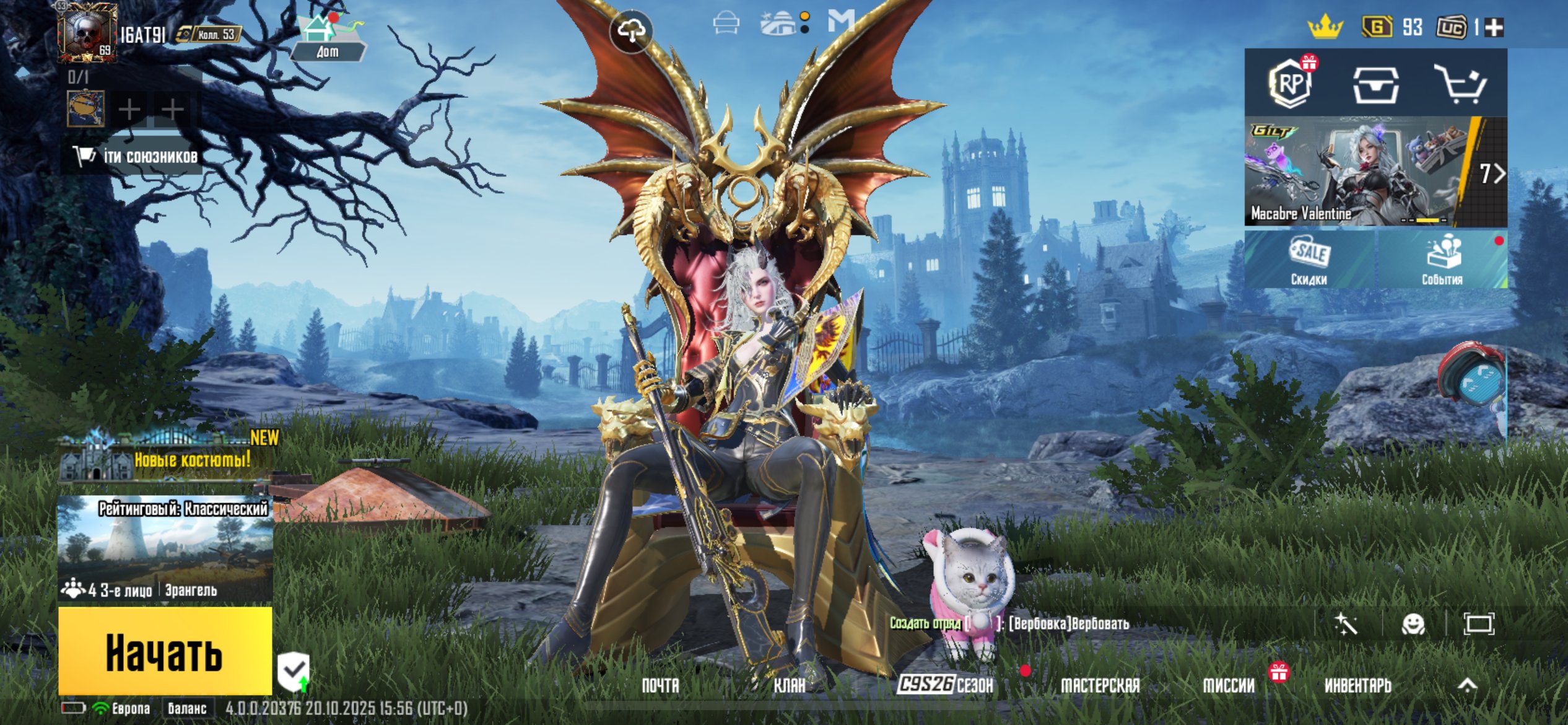Open the C9S26 Сезон page
The height and width of the screenshot is (725, 1568).
point(946,685)
